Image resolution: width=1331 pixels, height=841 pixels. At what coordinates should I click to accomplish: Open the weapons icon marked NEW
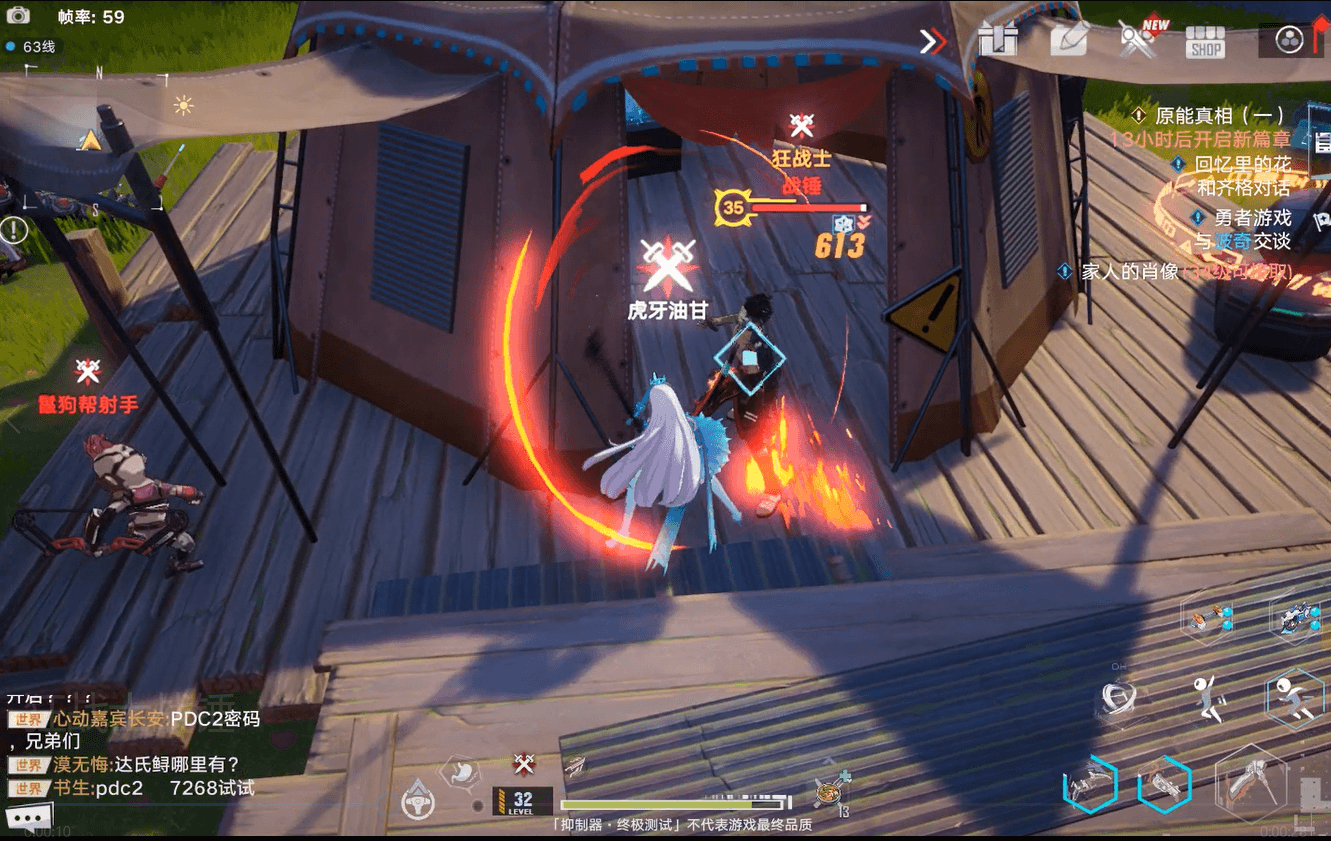[1138, 40]
